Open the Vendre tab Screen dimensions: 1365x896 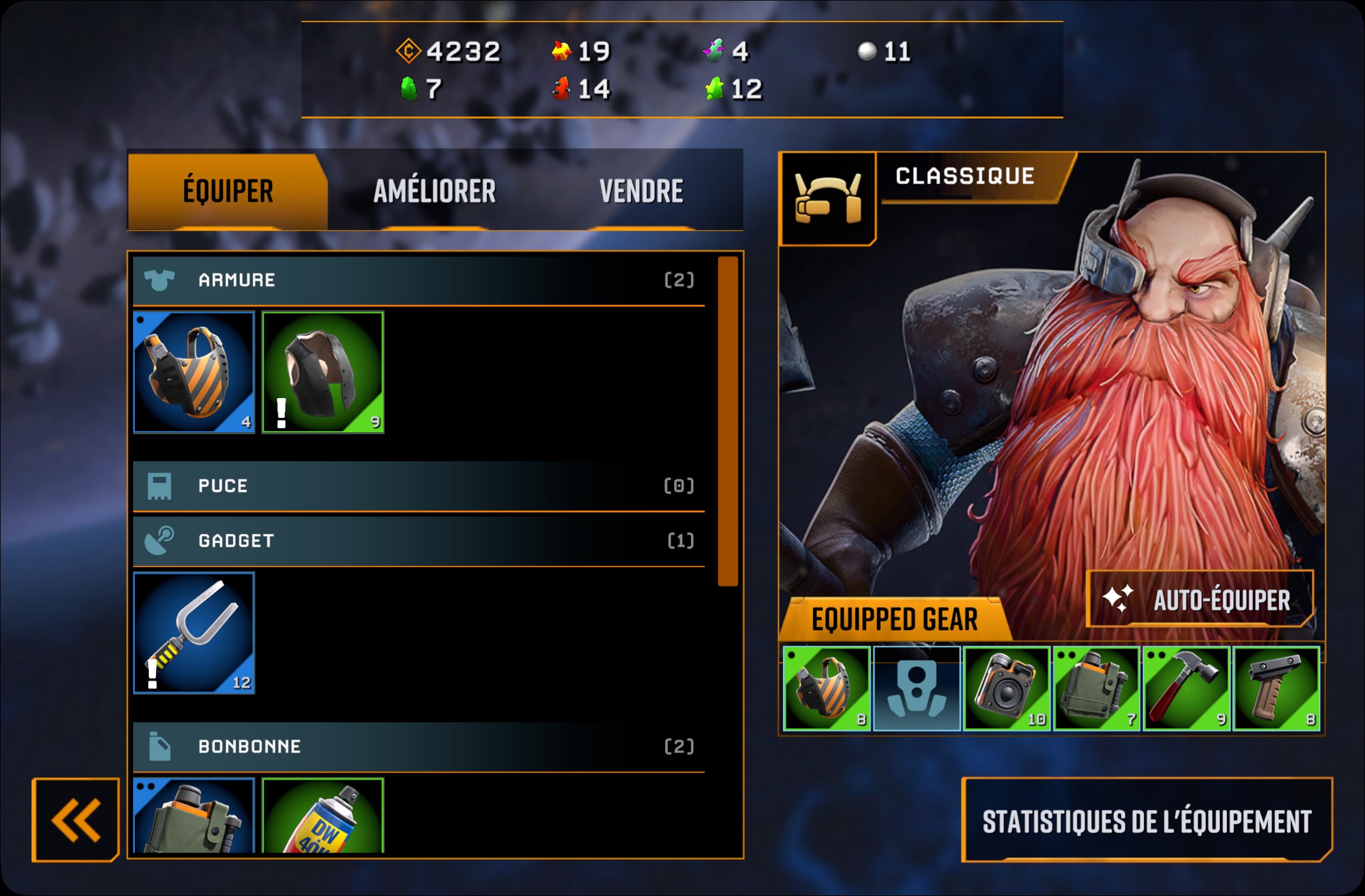[x=641, y=191]
